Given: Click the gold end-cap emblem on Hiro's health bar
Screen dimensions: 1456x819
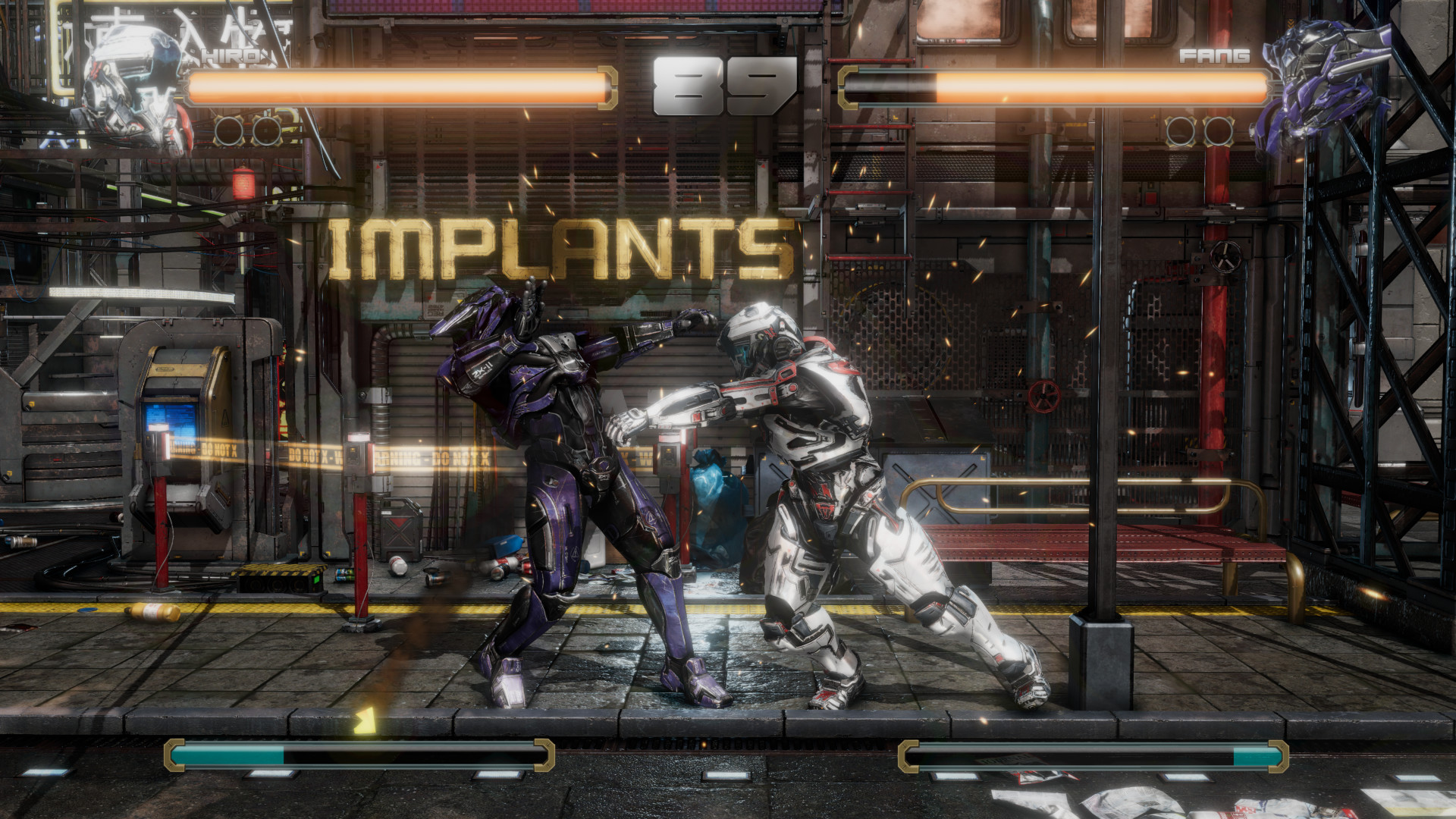Looking at the screenshot, I should (x=607, y=86).
